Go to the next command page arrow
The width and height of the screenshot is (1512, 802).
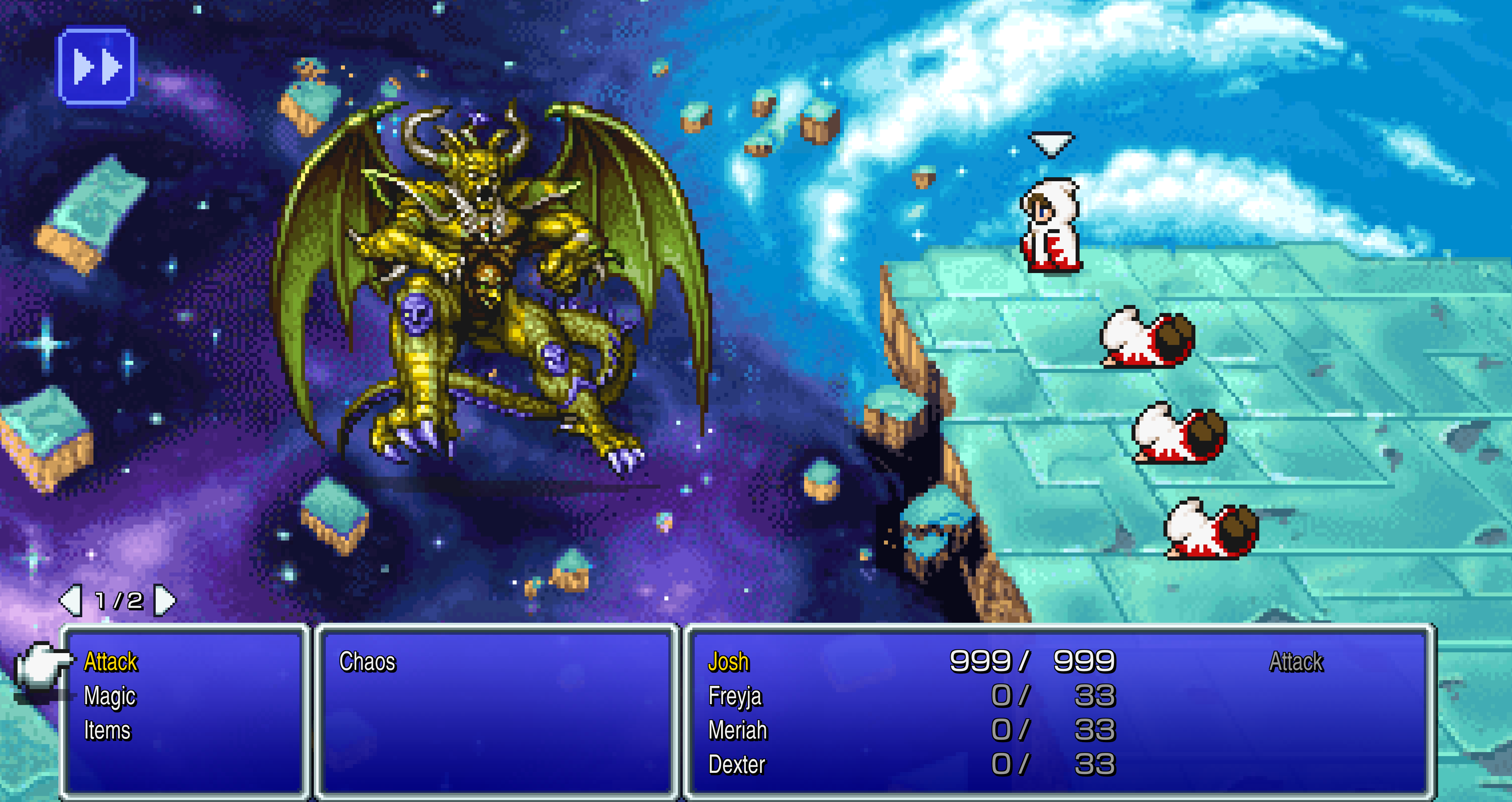pyautogui.click(x=164, y=600)
